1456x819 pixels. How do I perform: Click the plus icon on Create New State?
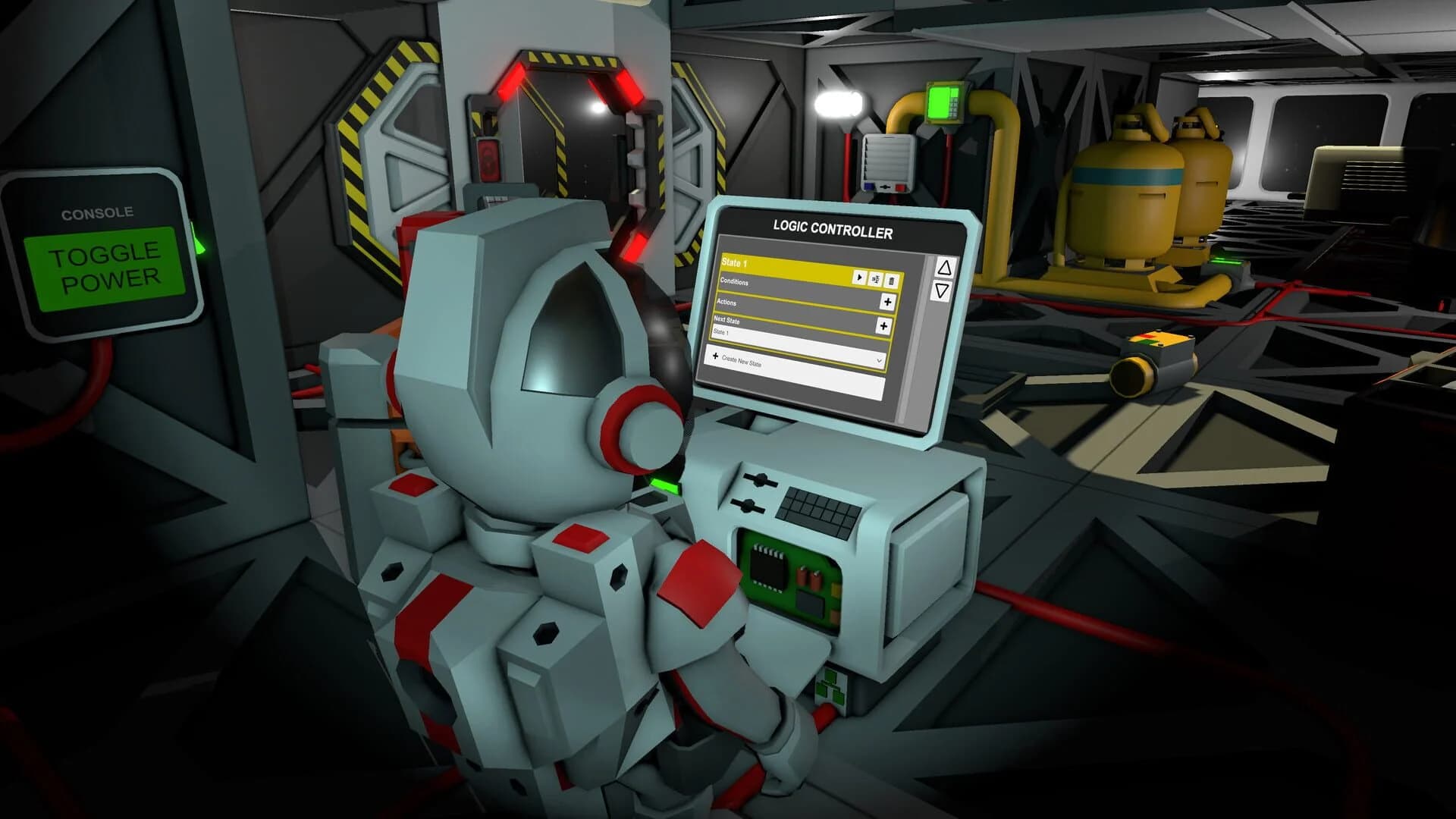(x=715, y=356)
